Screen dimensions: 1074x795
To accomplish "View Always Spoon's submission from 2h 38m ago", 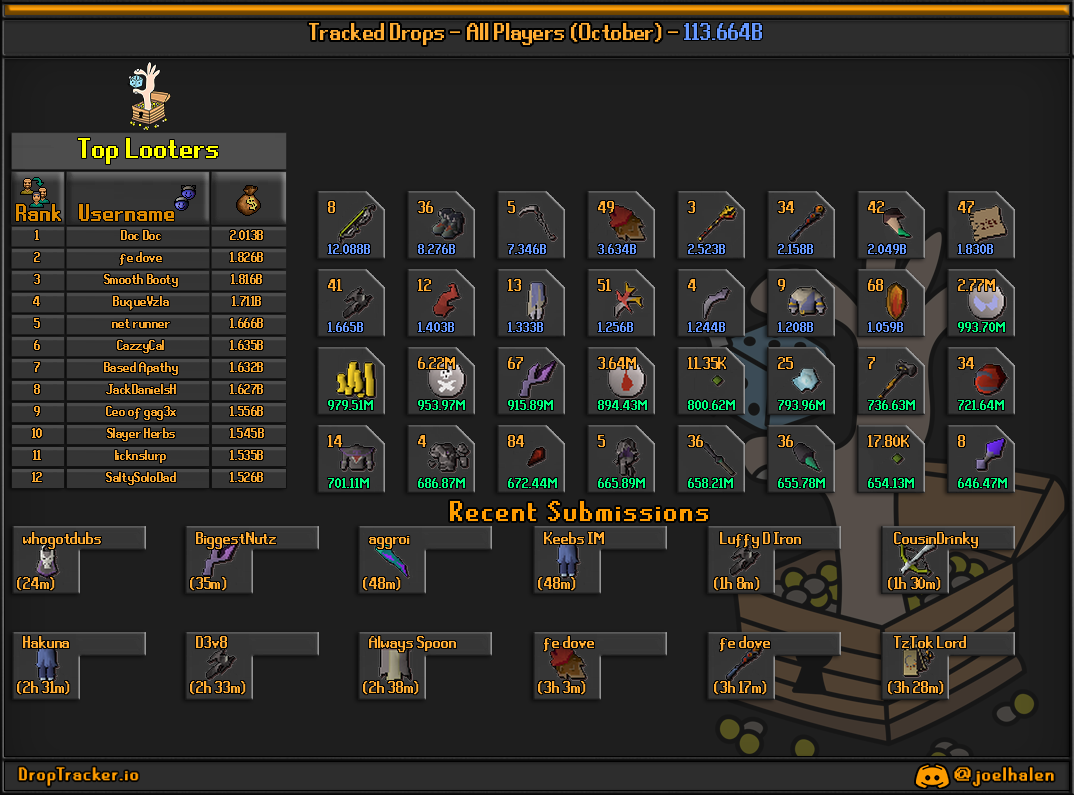I will click(x=393, y=666).
